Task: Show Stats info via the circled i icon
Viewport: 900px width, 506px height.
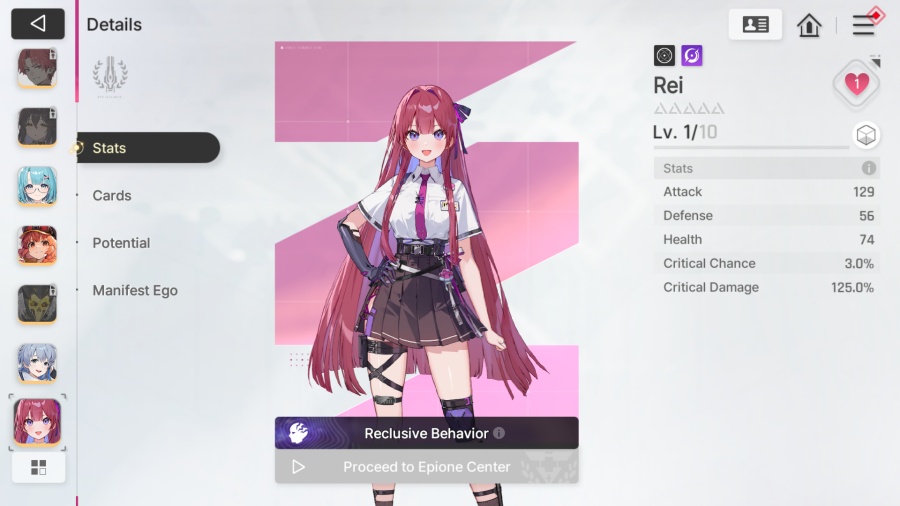Action: (869, 168)
